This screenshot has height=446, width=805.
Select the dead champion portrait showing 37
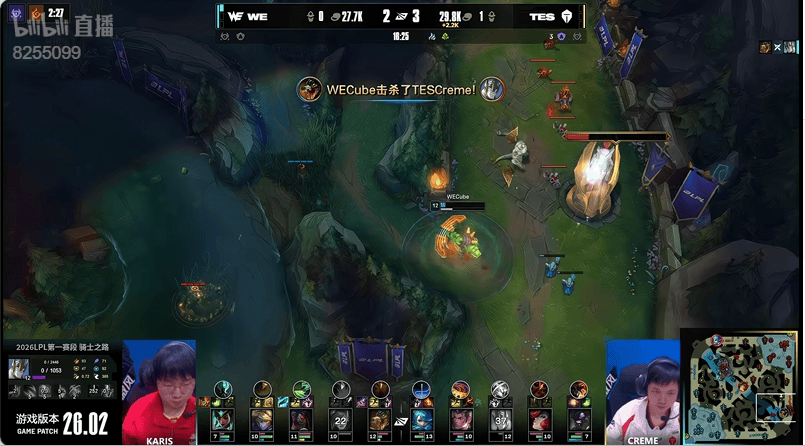[500, 420]
